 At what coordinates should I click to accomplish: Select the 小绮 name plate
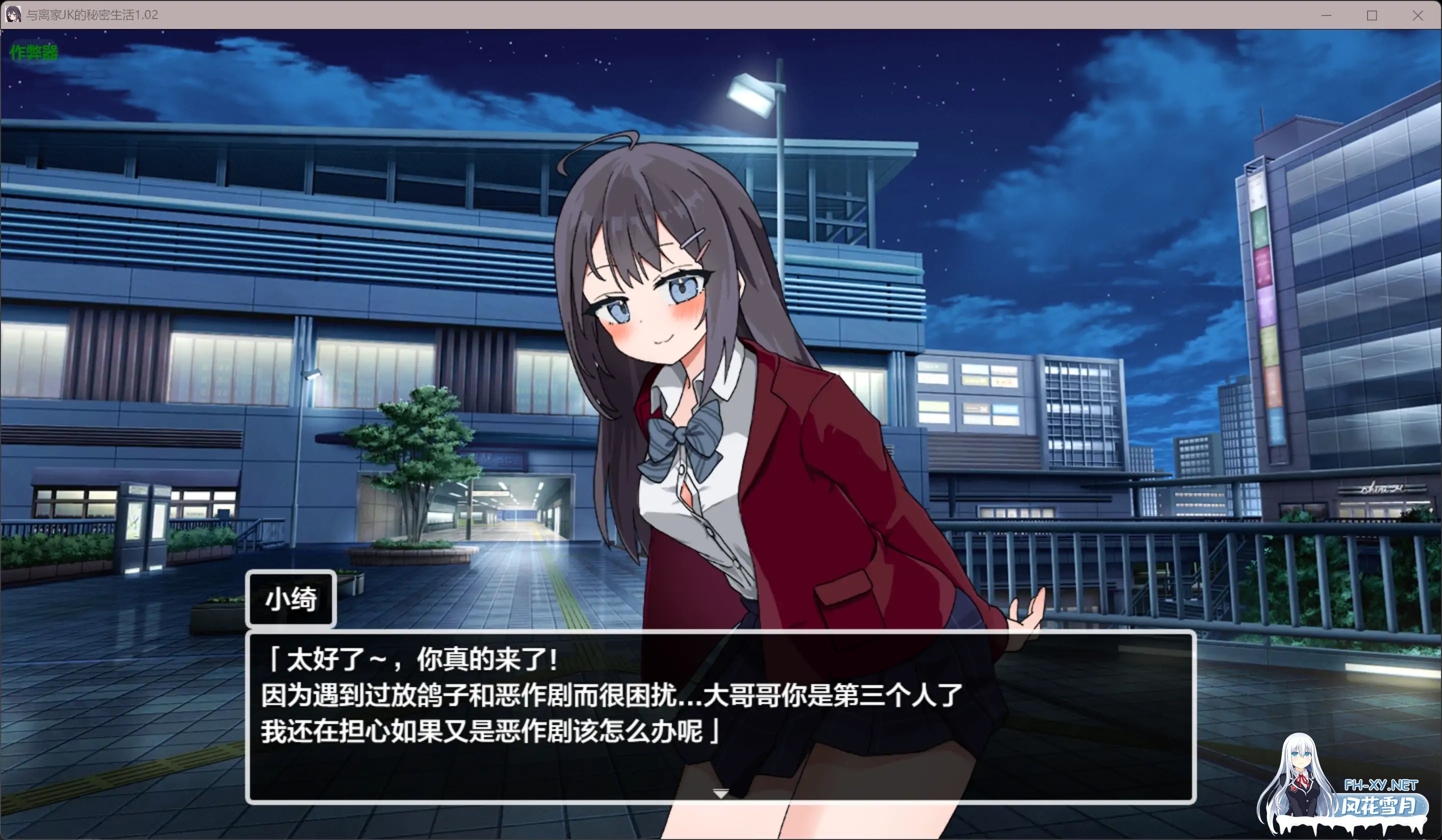click(290, 599)
